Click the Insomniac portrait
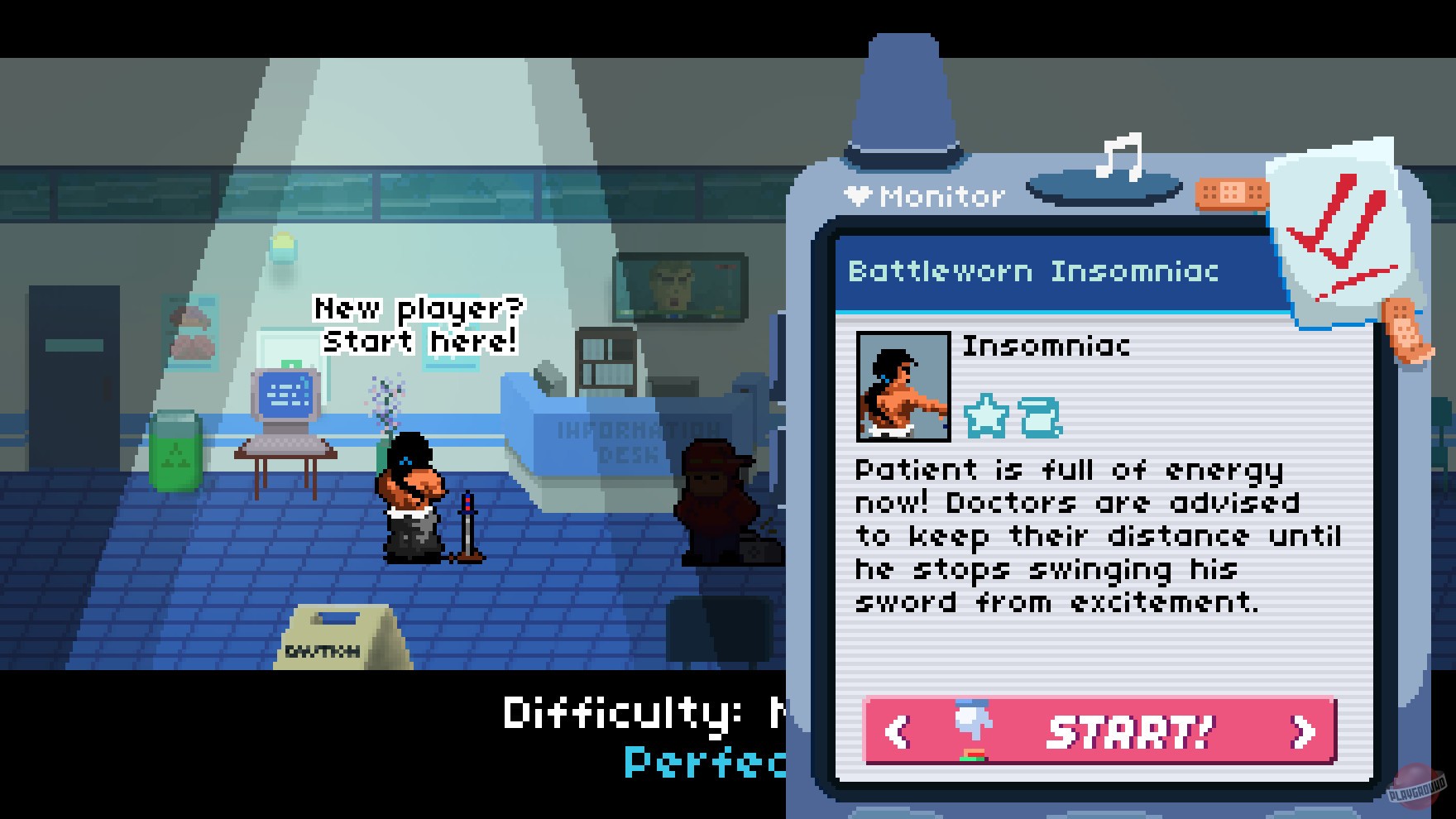The width and height of the screenshot is (1456, 819). point(903,386)
